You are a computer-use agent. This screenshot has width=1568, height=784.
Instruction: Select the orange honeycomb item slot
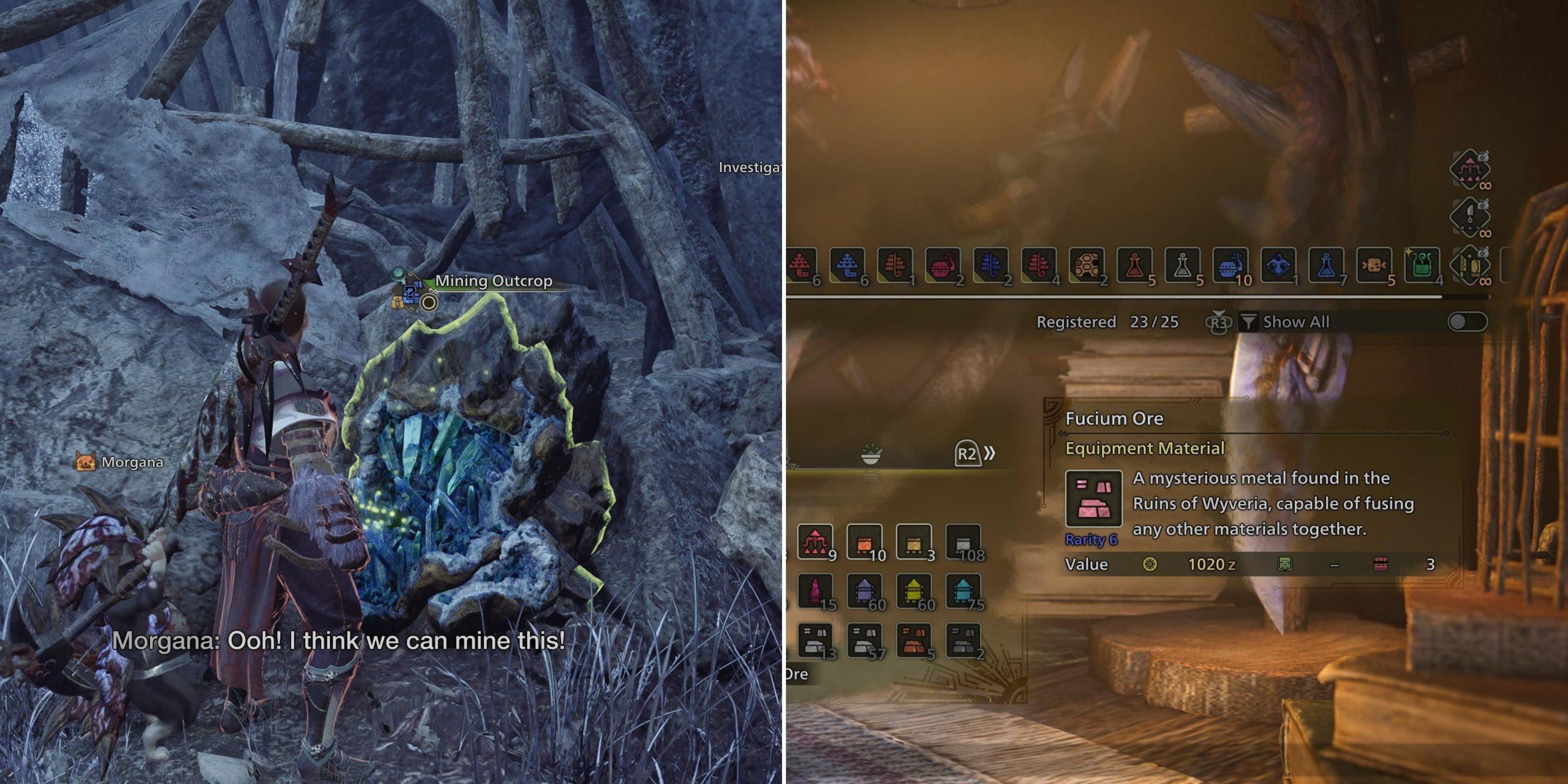(1087, 265)
